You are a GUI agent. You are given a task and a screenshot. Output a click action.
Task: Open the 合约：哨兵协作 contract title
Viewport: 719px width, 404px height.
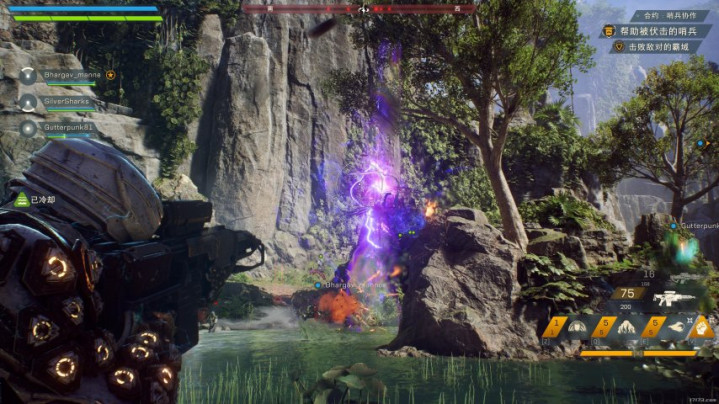[671, 16]
